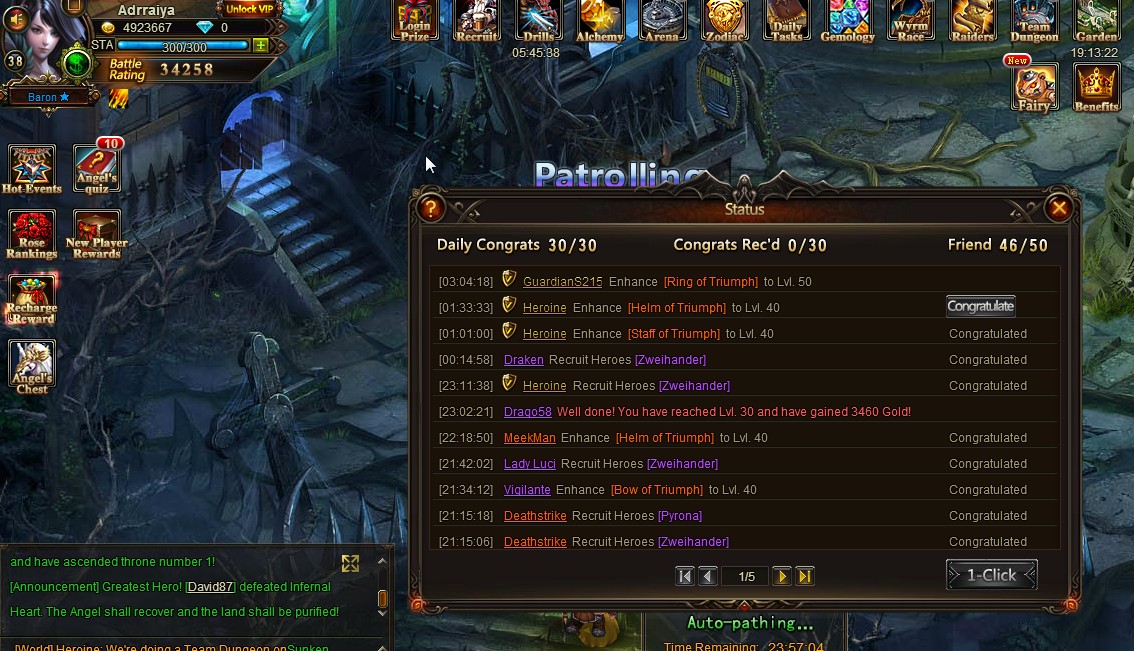The width and height of the screenshot is (1134, 651).
Task: Launch Angel's quiz
Action: point(96,168)
